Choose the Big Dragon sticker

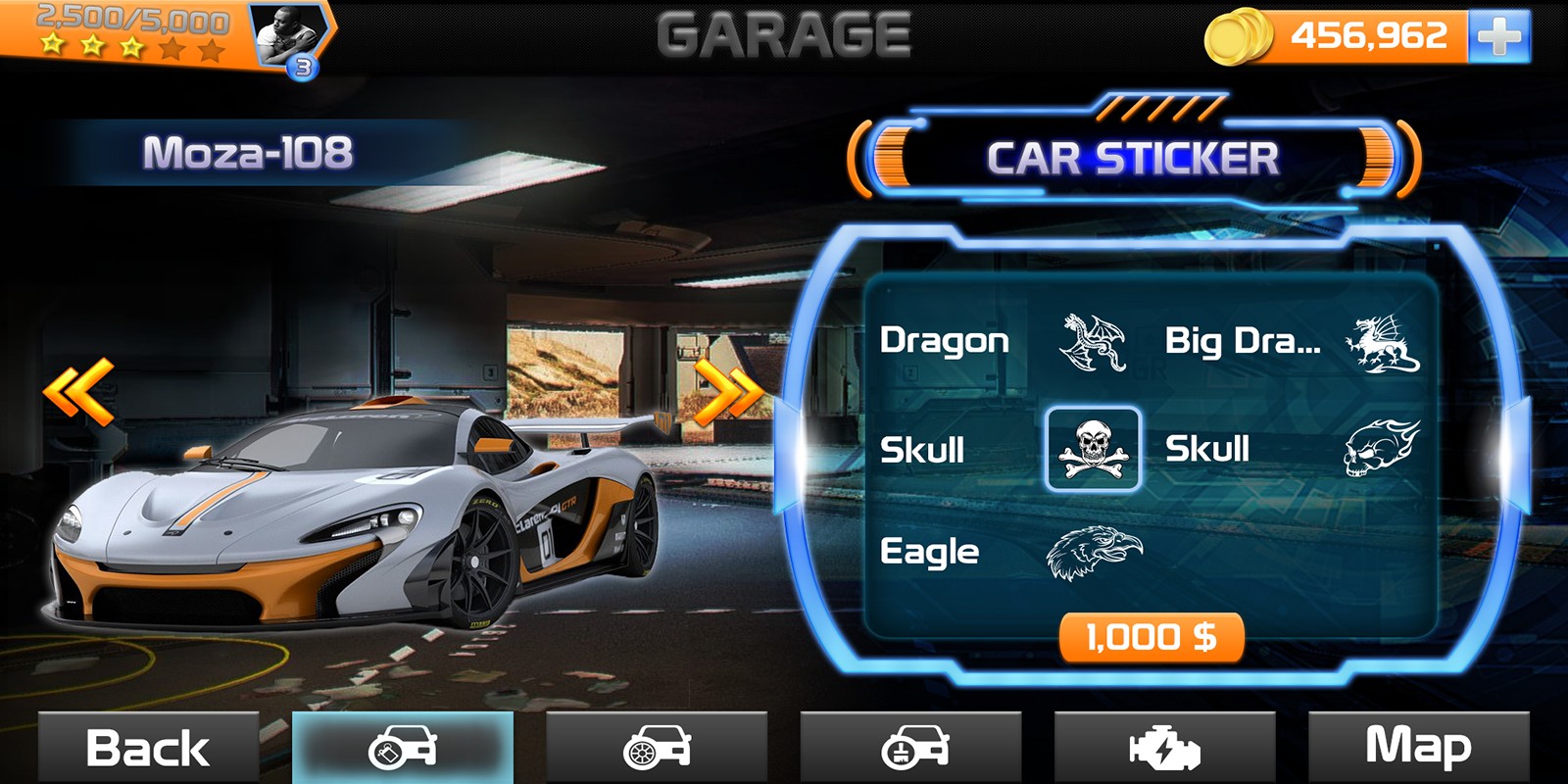[1381, 344]
